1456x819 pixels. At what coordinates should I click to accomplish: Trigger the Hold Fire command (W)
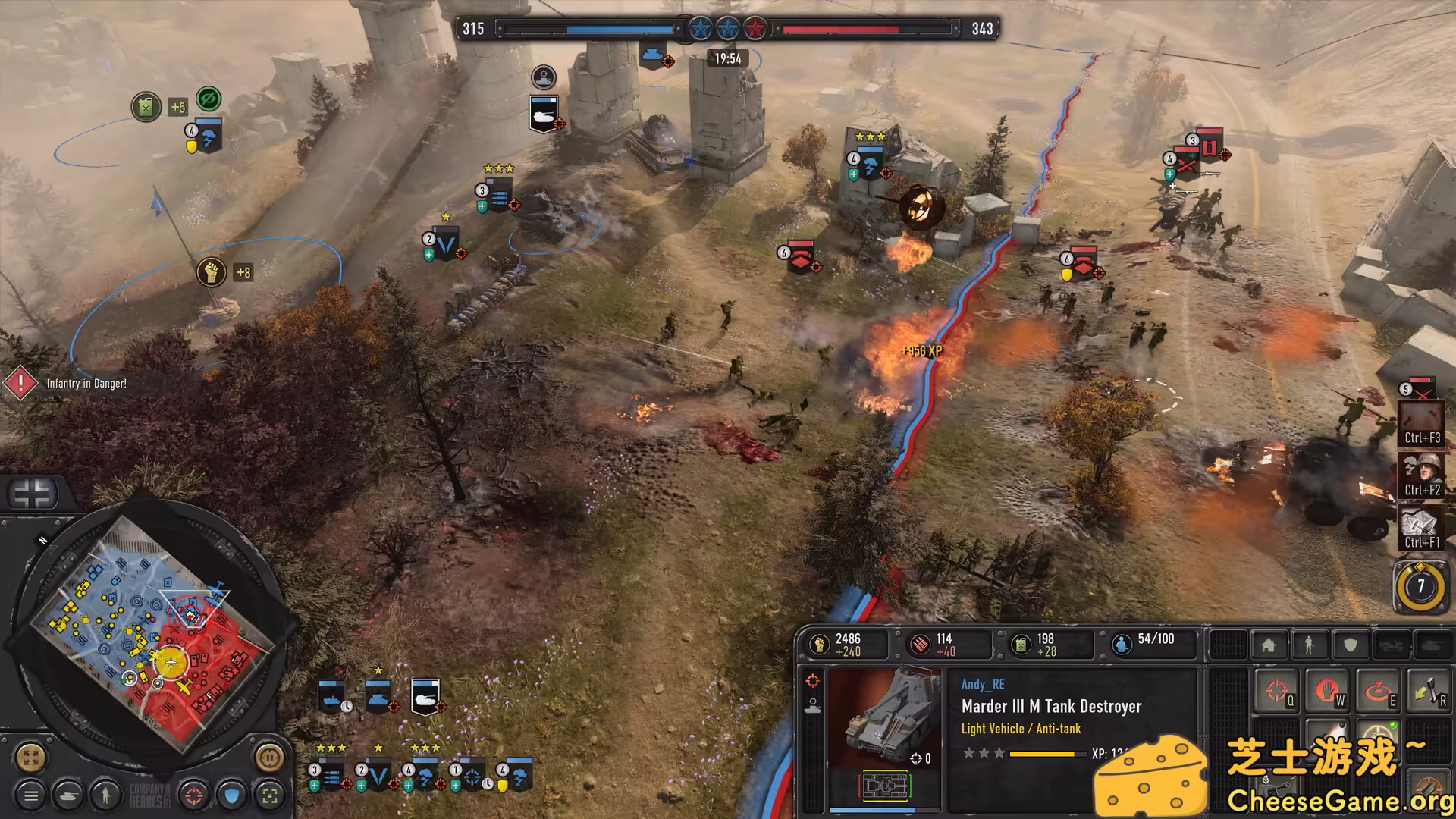click(x=1328, y=689)
